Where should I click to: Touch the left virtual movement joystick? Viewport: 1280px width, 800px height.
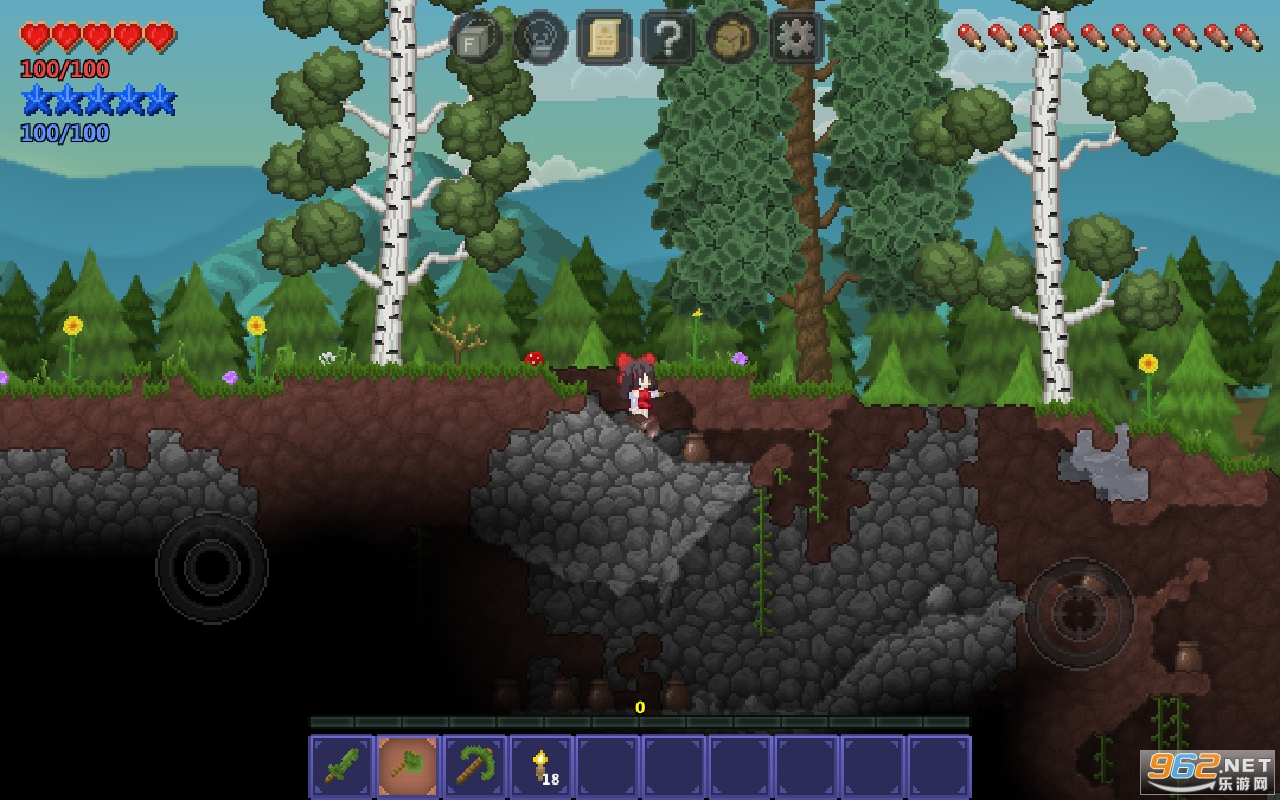[x=212, y=567]
